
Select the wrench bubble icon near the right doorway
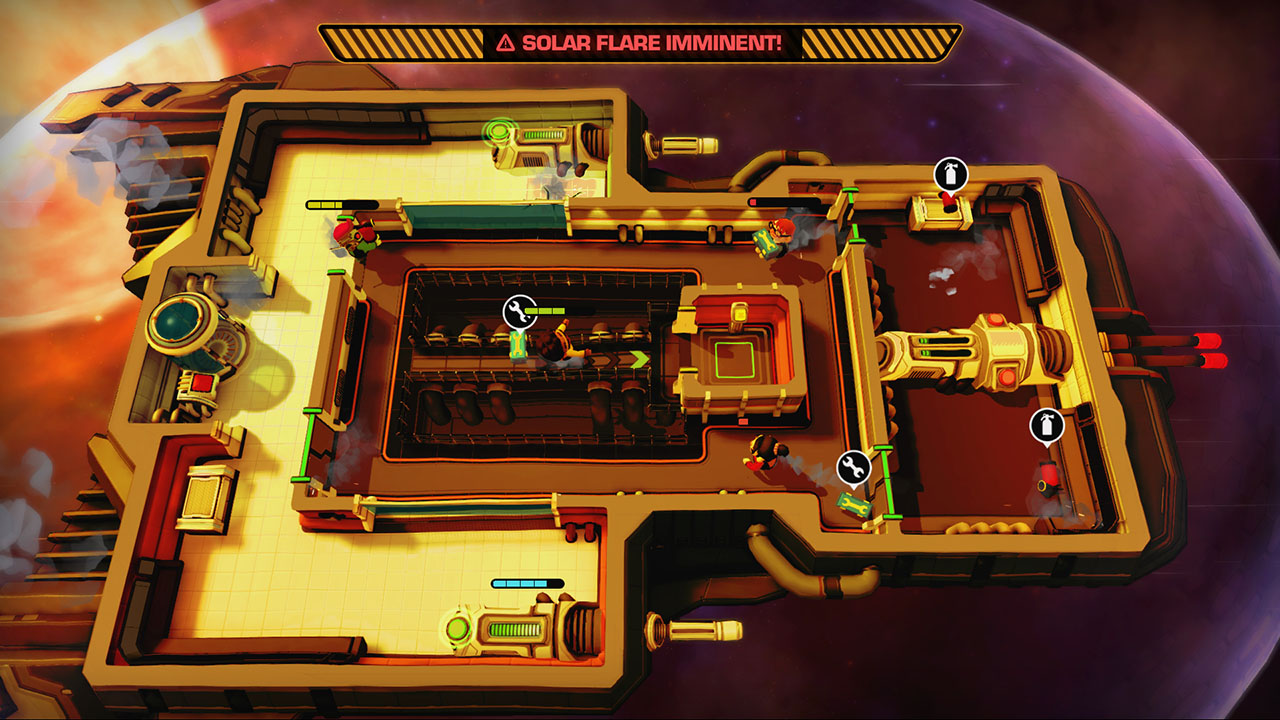[x=852, y=467]
